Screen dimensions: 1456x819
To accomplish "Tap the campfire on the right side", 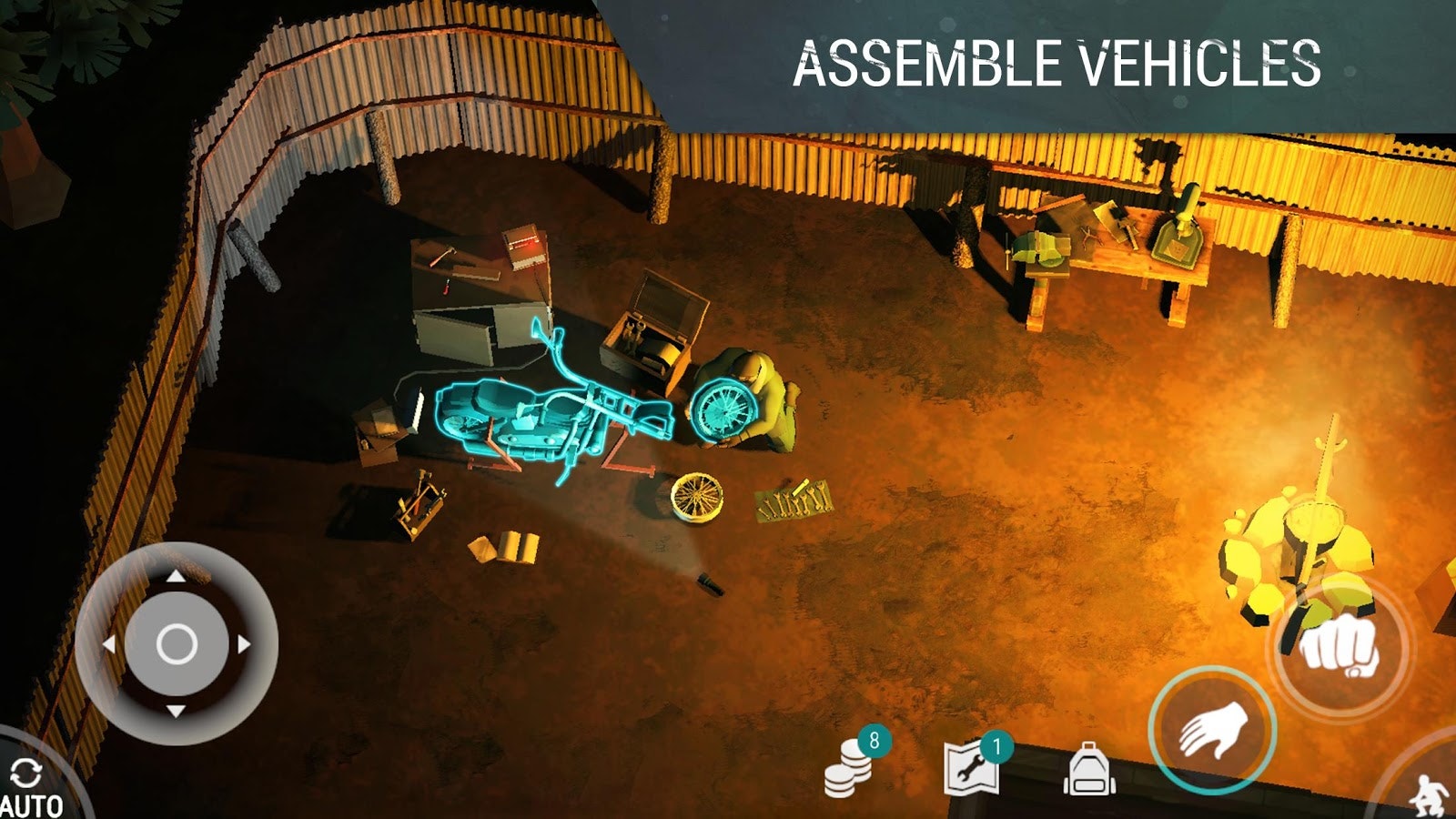I will point(1310,537).
